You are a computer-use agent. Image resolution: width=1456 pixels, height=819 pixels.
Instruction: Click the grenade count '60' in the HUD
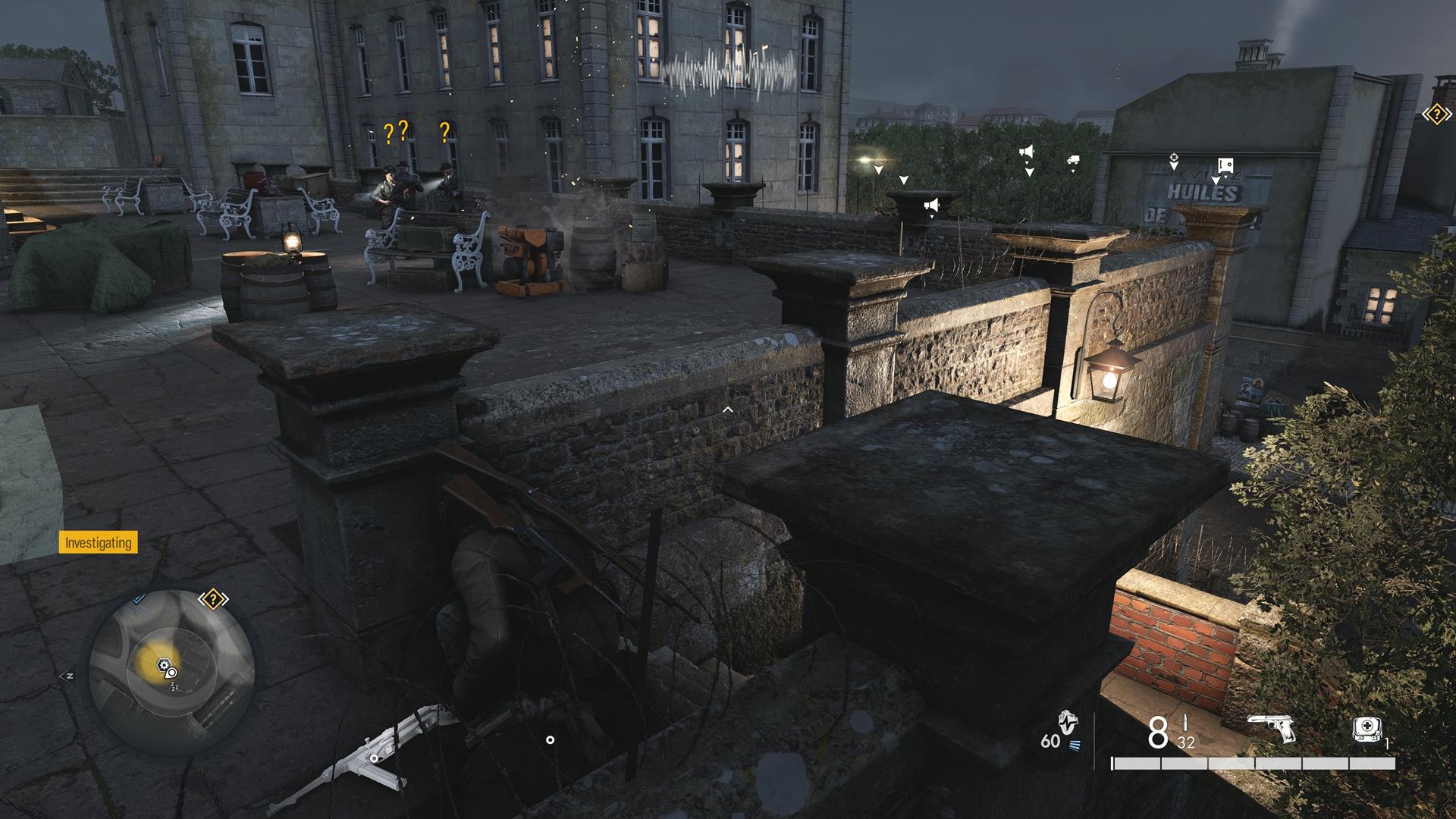point(1051,741)
